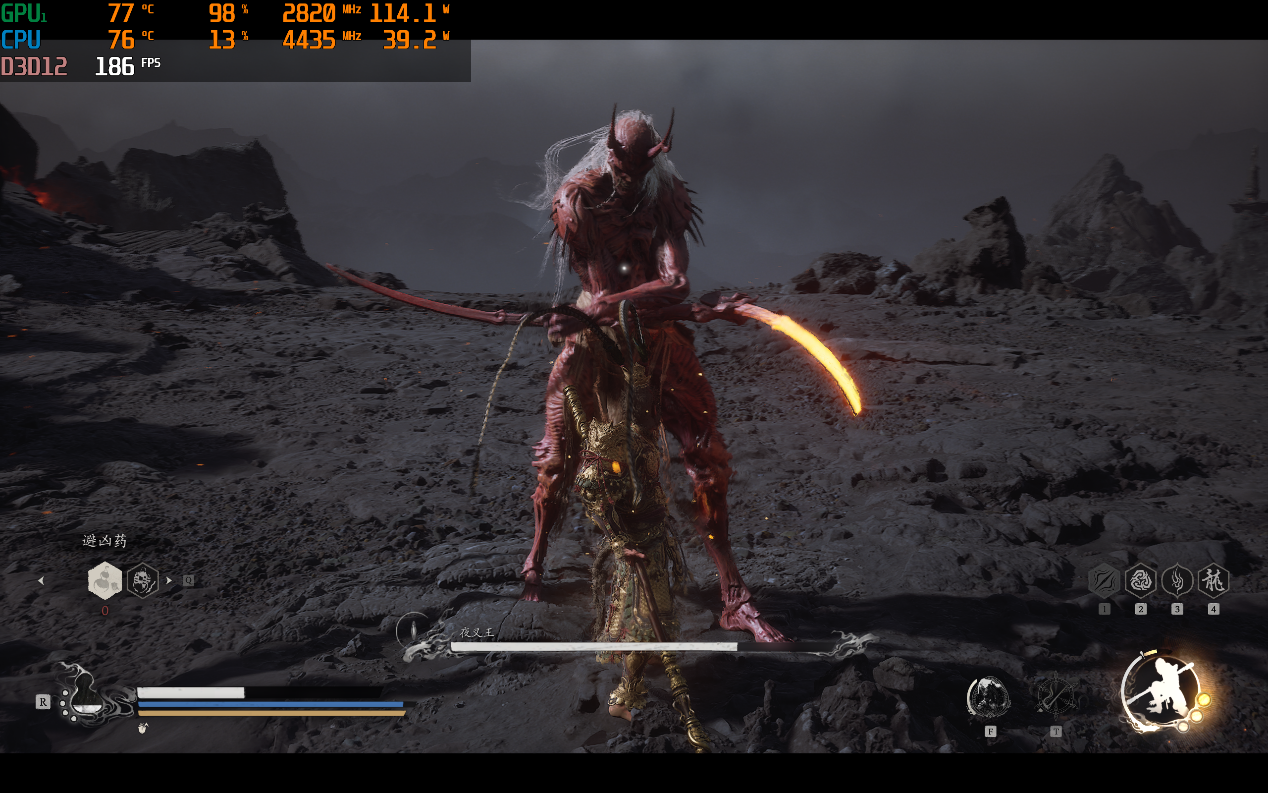
Task: Choose the dark hexagon quick item beside the medicine
Action: [143, 580]
